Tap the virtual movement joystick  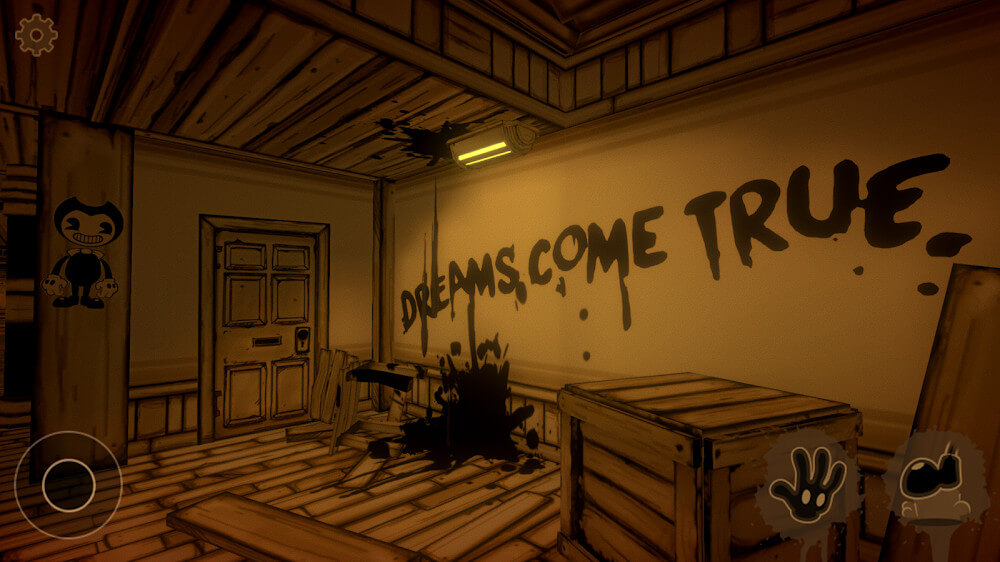(x=68, y=485)
